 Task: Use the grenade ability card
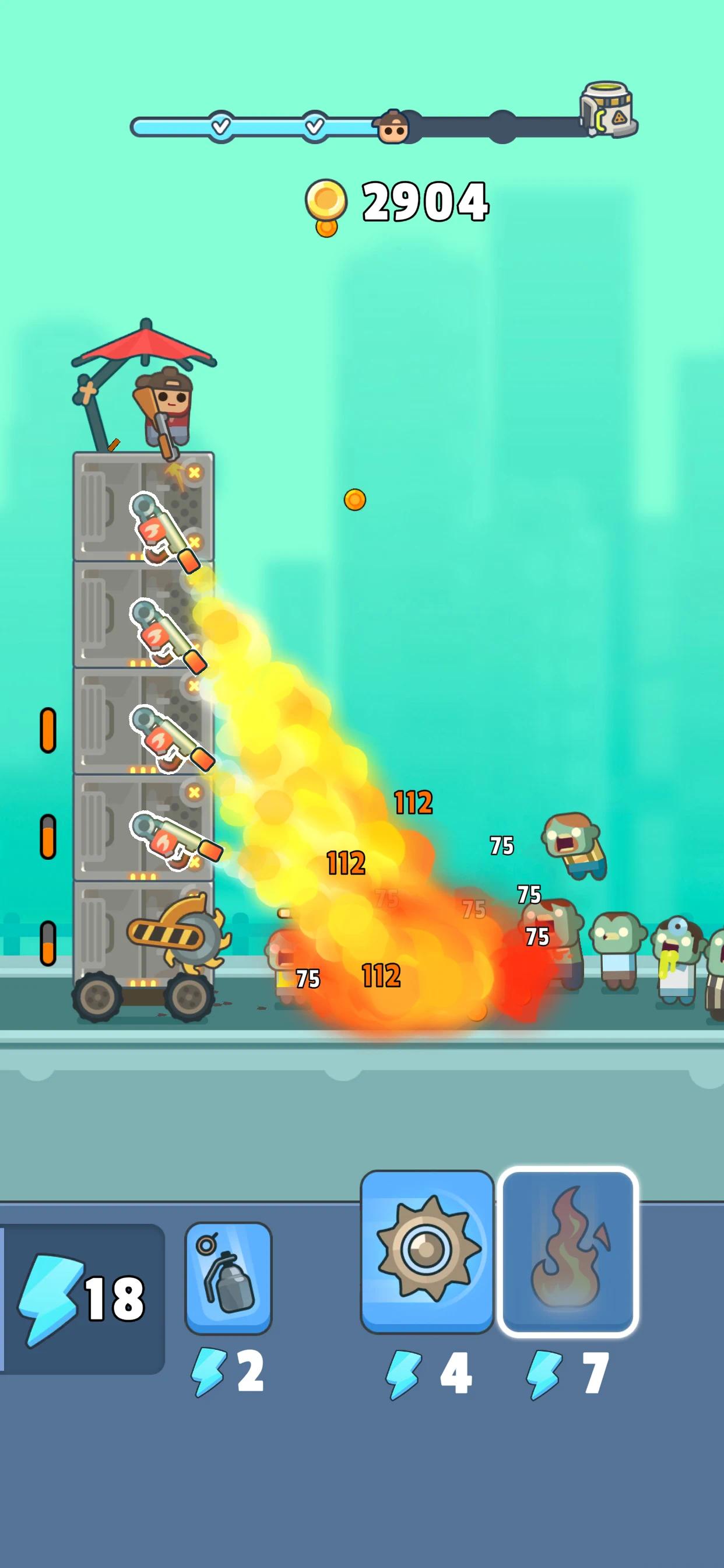point(228,1277)
